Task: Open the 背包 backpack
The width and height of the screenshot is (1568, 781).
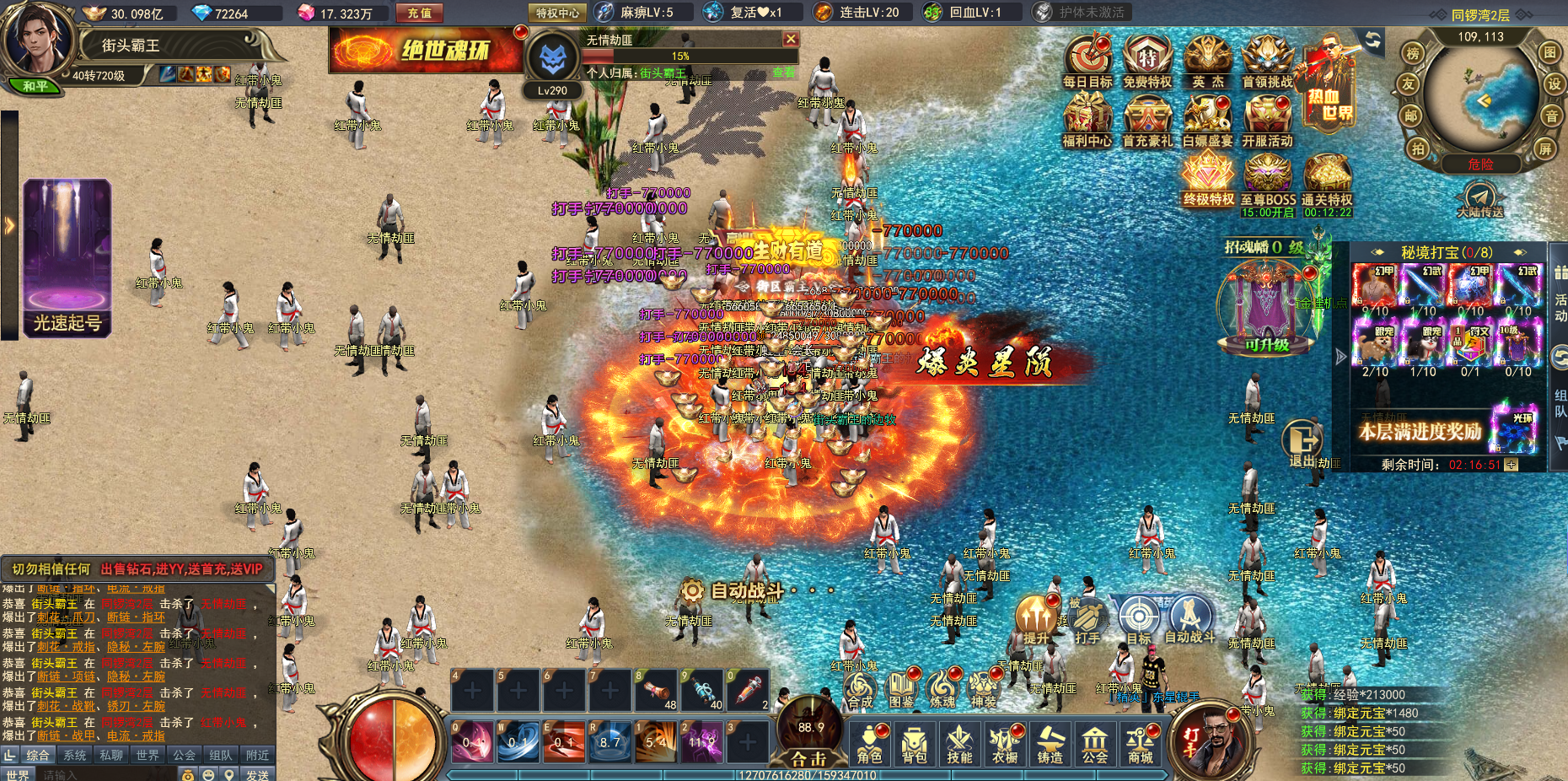Action: click(x=915, y=744)
